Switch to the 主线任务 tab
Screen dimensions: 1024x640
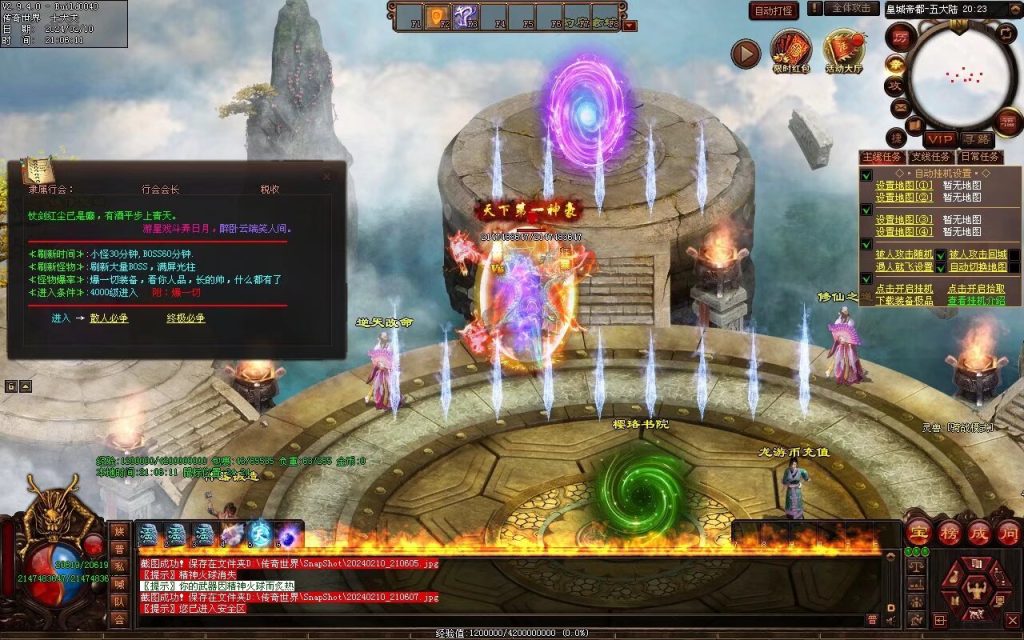coord(881,157)
